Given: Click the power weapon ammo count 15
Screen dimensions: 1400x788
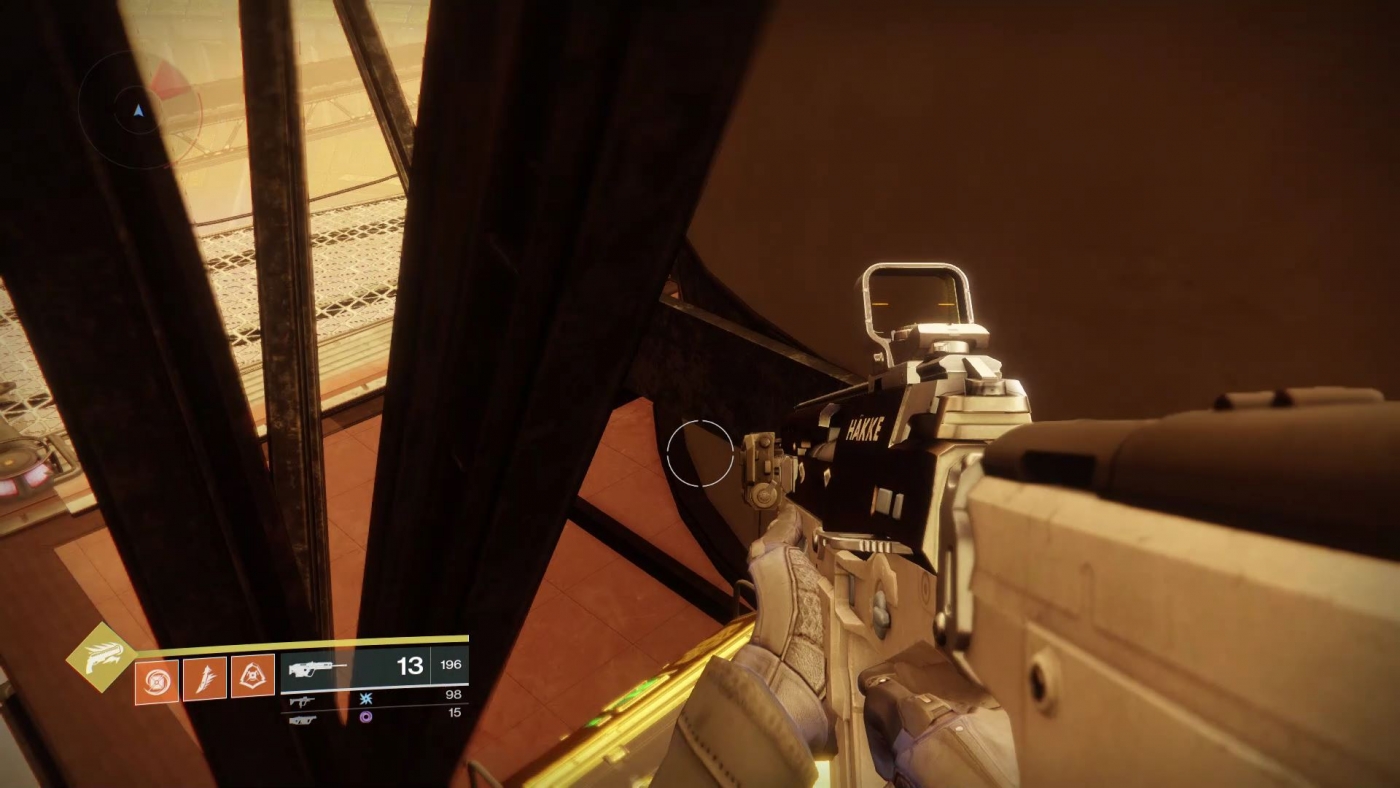Looking at the screenshot, I should point(456,711).
